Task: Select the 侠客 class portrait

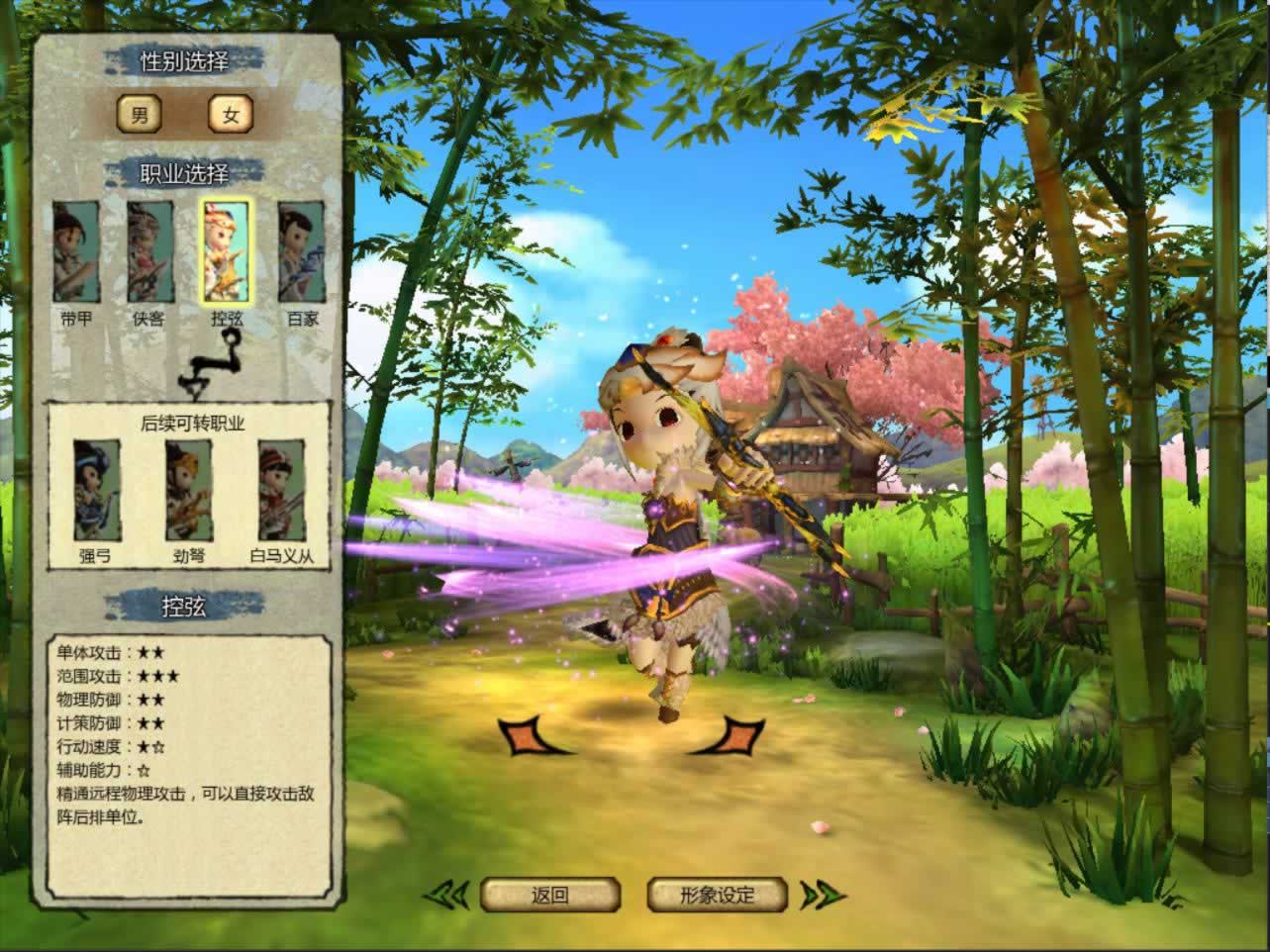Action: tap(150, 252)
